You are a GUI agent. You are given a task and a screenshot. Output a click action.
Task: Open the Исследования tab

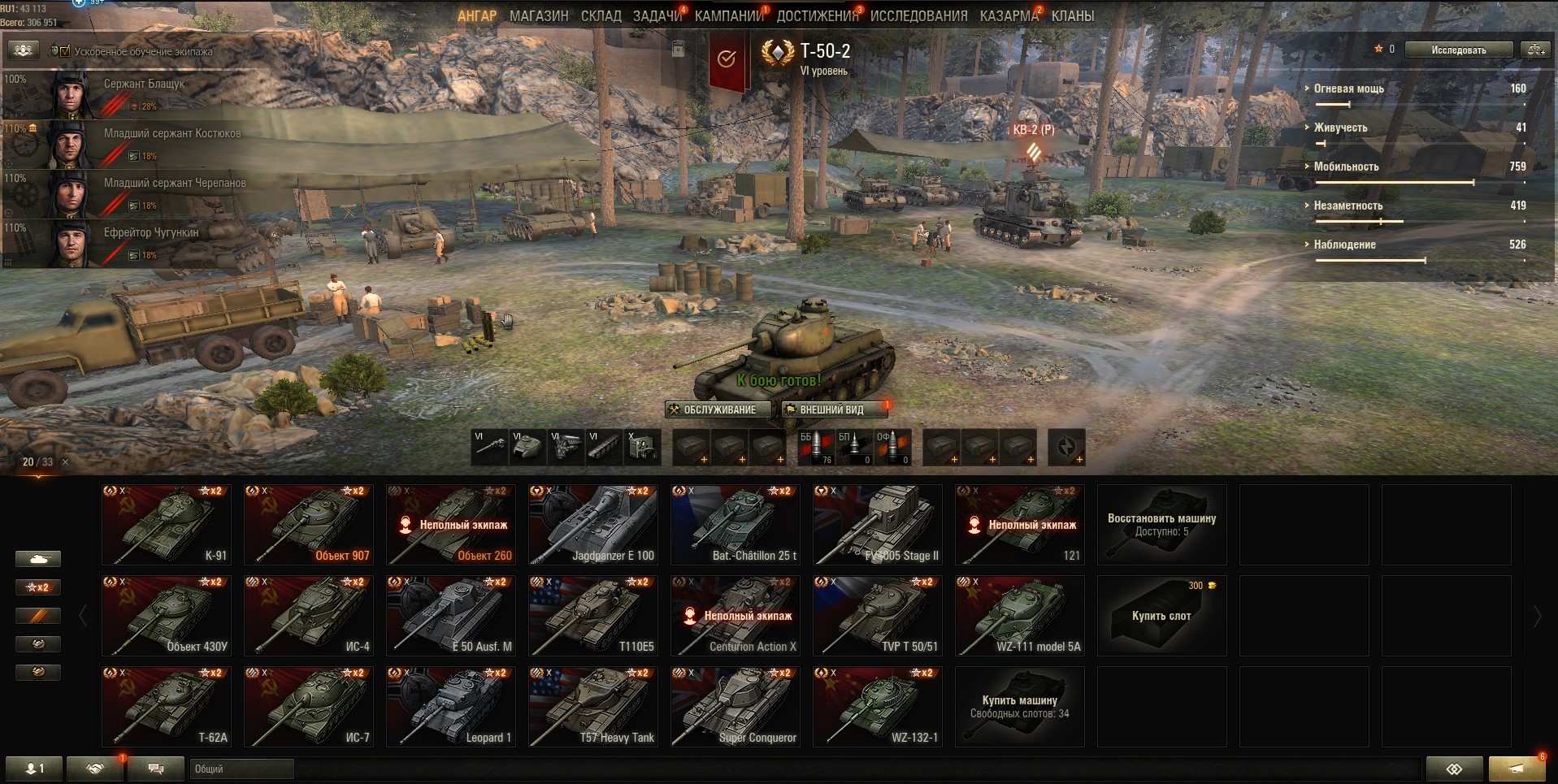[x=918, y=16]
